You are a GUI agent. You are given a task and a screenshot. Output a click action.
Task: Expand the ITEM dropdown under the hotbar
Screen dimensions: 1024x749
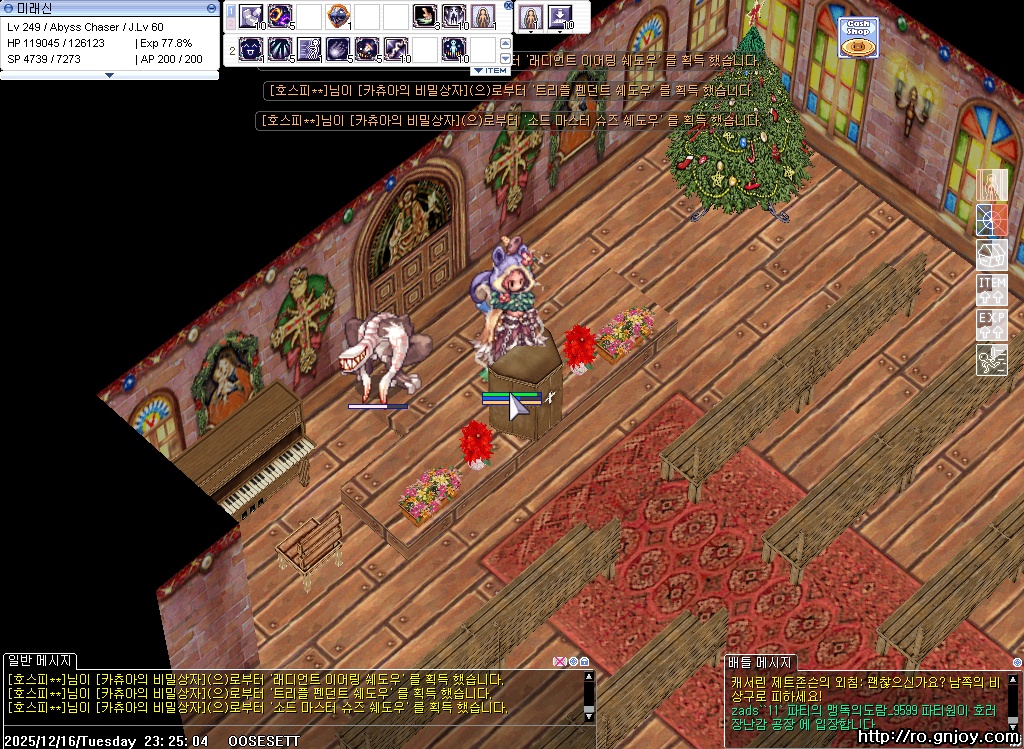click(490, 70)
